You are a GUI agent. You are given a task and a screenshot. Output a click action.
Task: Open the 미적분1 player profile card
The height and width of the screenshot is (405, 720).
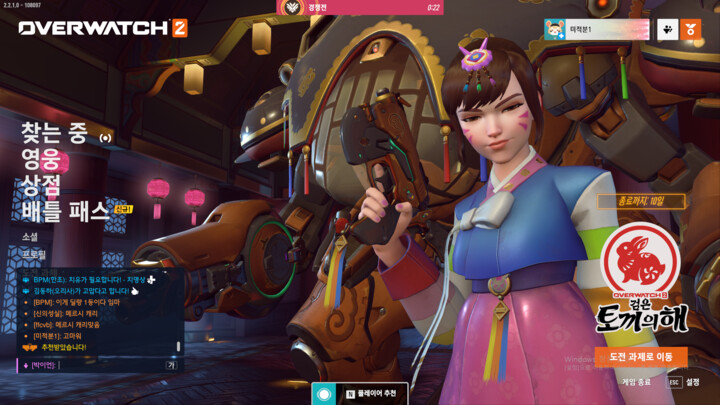point(595,30)
